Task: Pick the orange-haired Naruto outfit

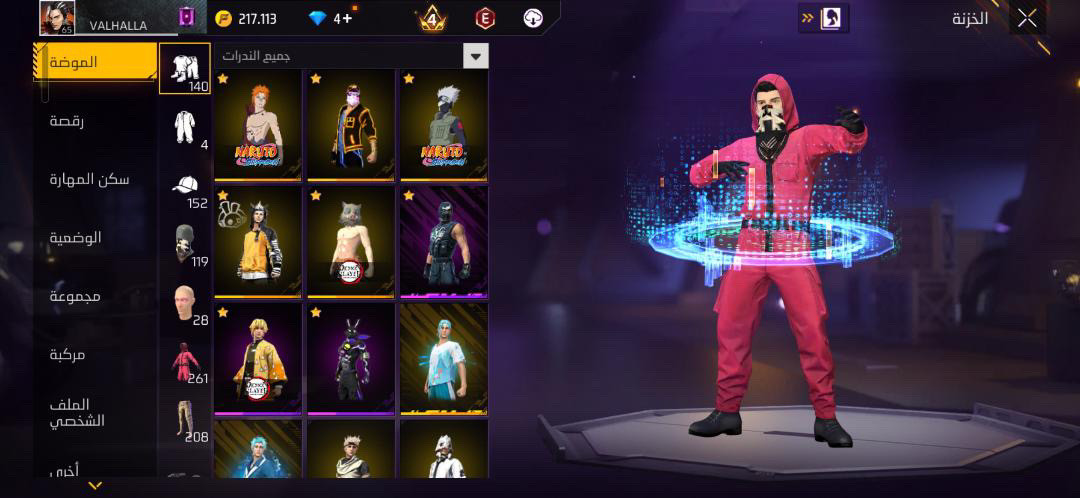Action: 258,125
